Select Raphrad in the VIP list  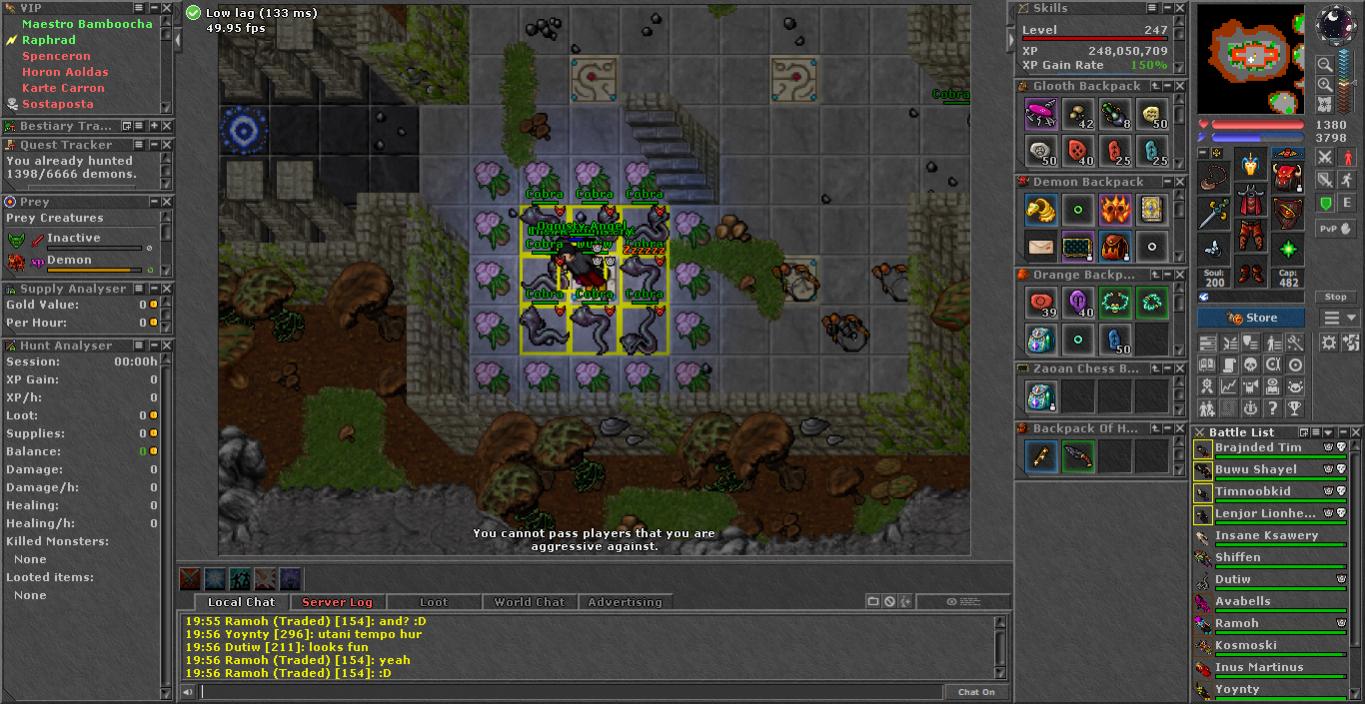pos(49,40)
